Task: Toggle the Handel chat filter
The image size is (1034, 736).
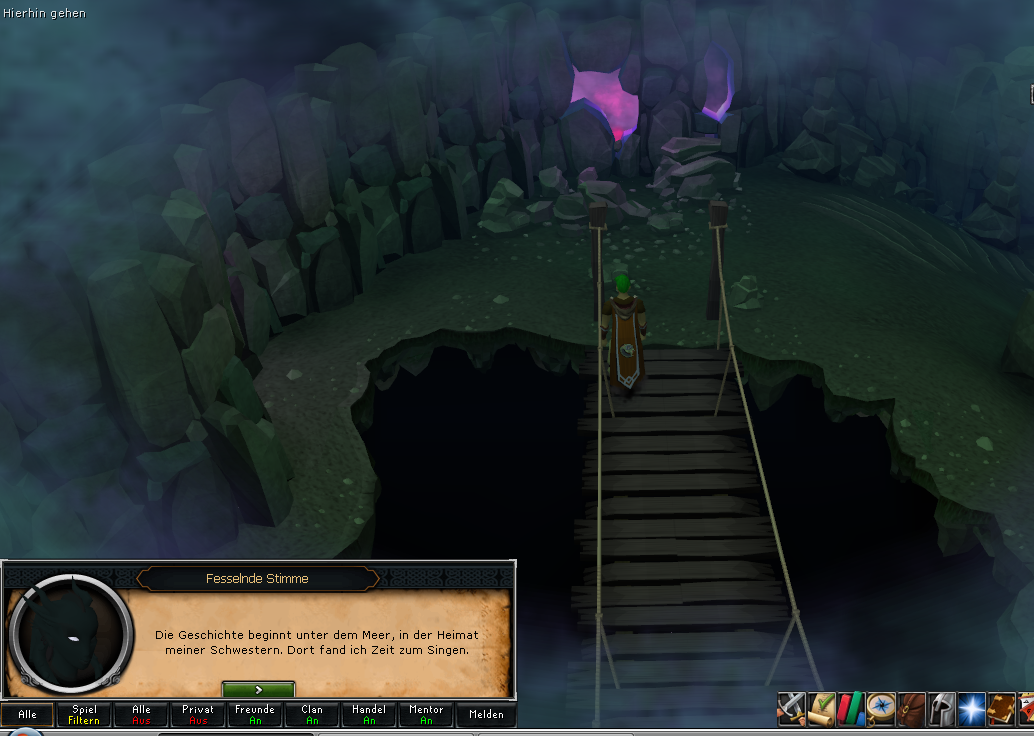Action: pyautogui.click(x=369, y=715)
